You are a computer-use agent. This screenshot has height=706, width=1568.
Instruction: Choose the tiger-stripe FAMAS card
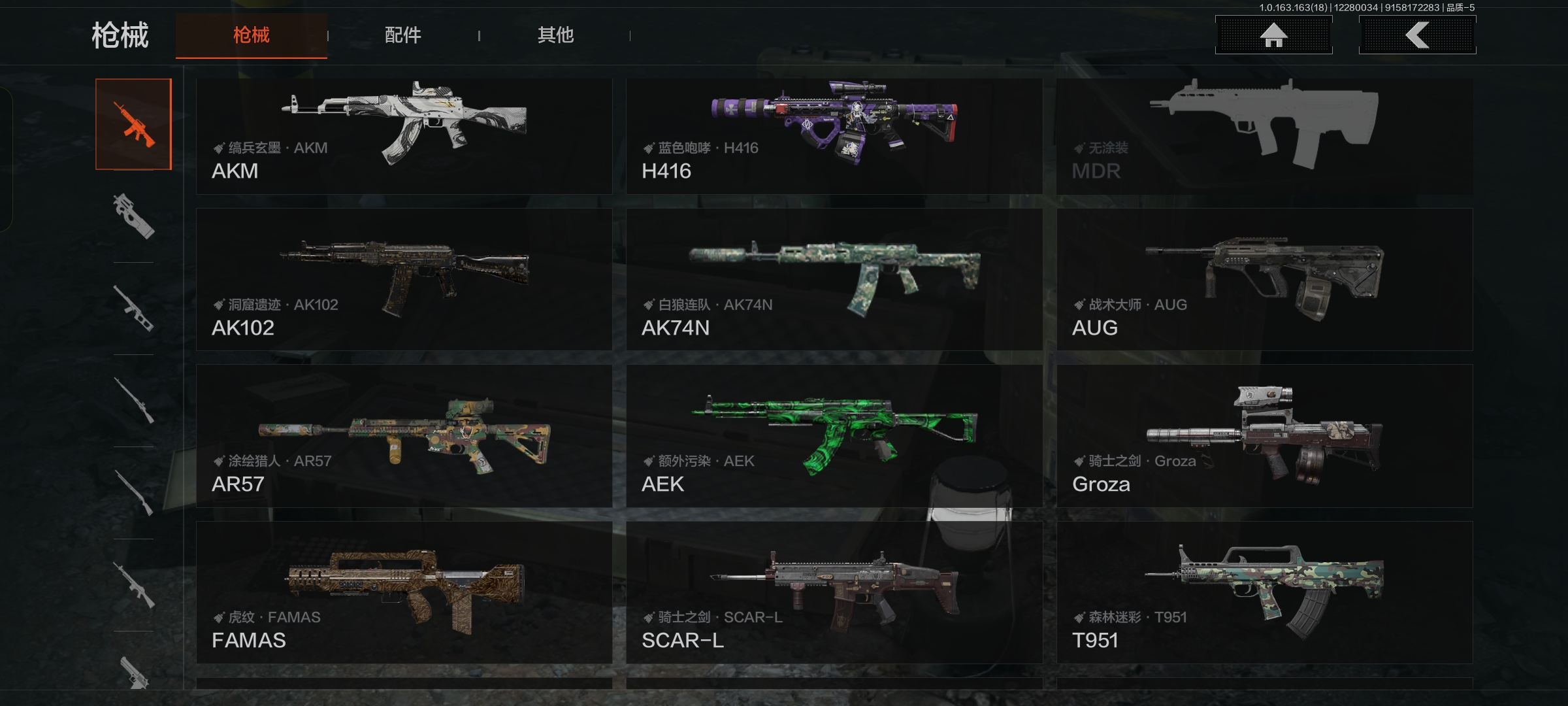point(404,592)
